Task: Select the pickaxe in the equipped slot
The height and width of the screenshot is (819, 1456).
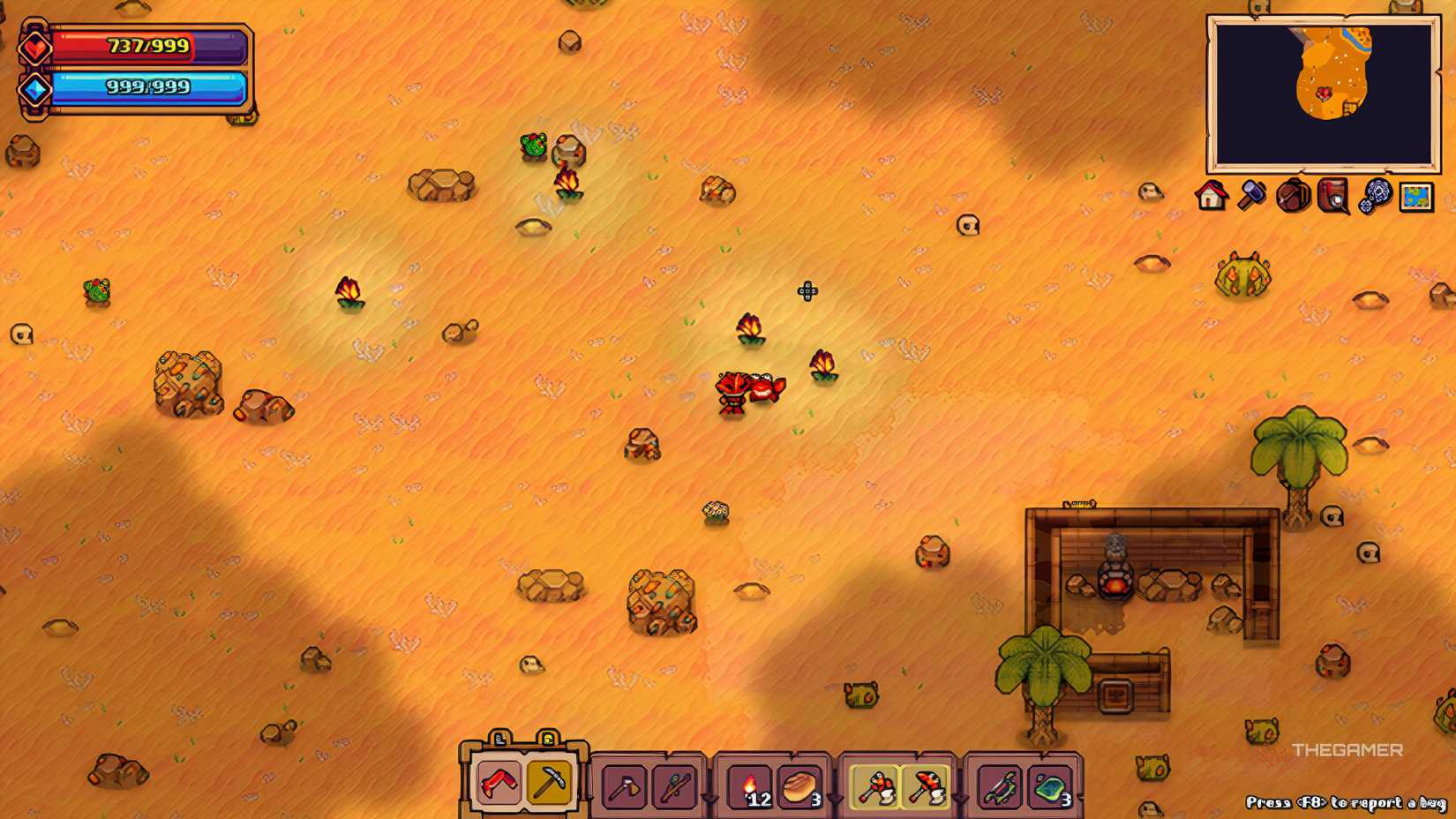Action: click(547, 783)
